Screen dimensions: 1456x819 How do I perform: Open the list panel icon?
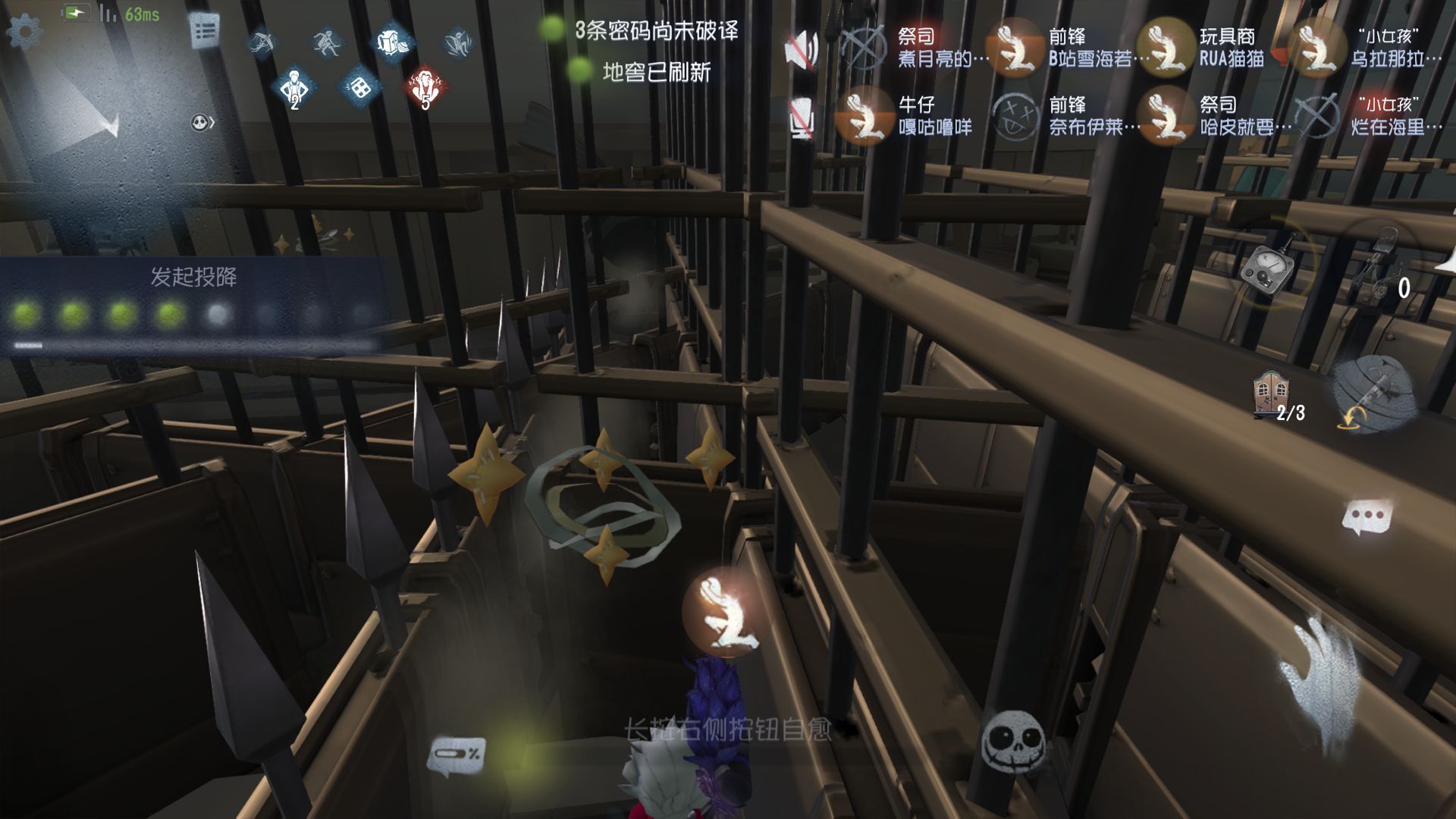pyautogui.click(x=205, y=32)
